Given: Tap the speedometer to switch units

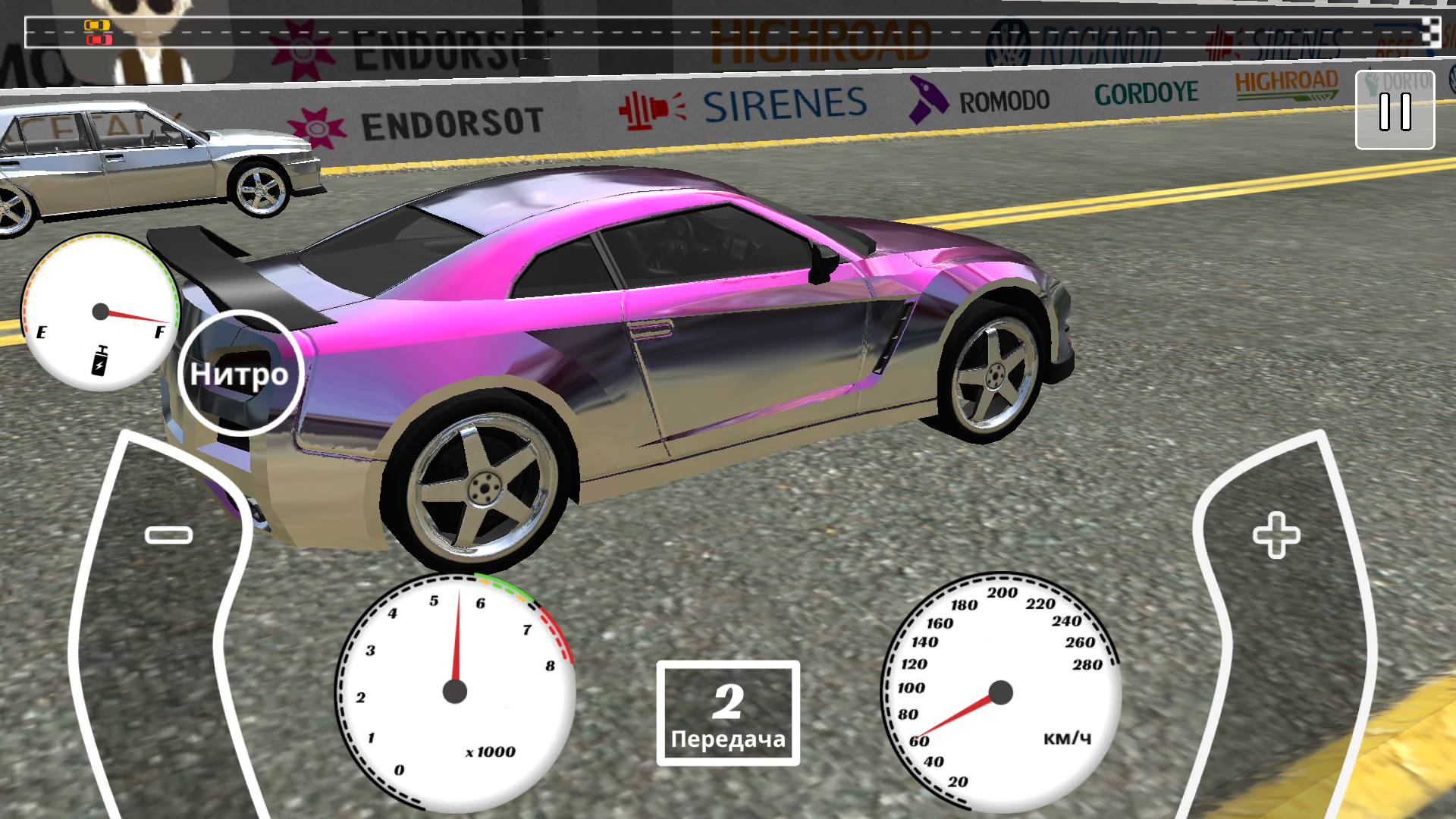Looking at the screenshot, I should coord(1001,690).
